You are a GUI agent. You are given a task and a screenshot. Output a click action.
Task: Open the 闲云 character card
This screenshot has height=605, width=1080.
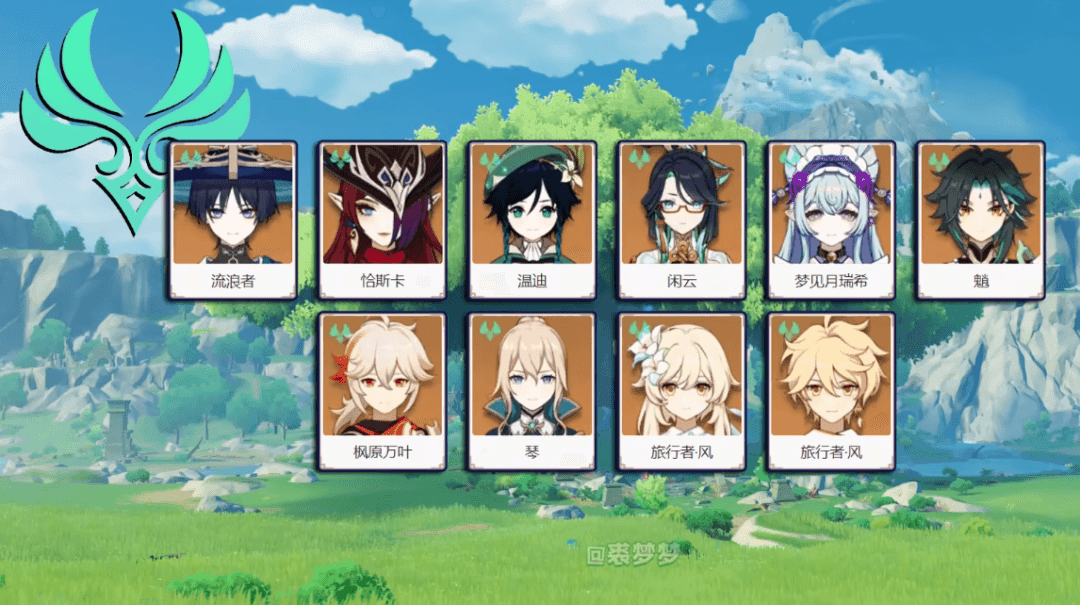pyautogui.click(x=682, y=220)
